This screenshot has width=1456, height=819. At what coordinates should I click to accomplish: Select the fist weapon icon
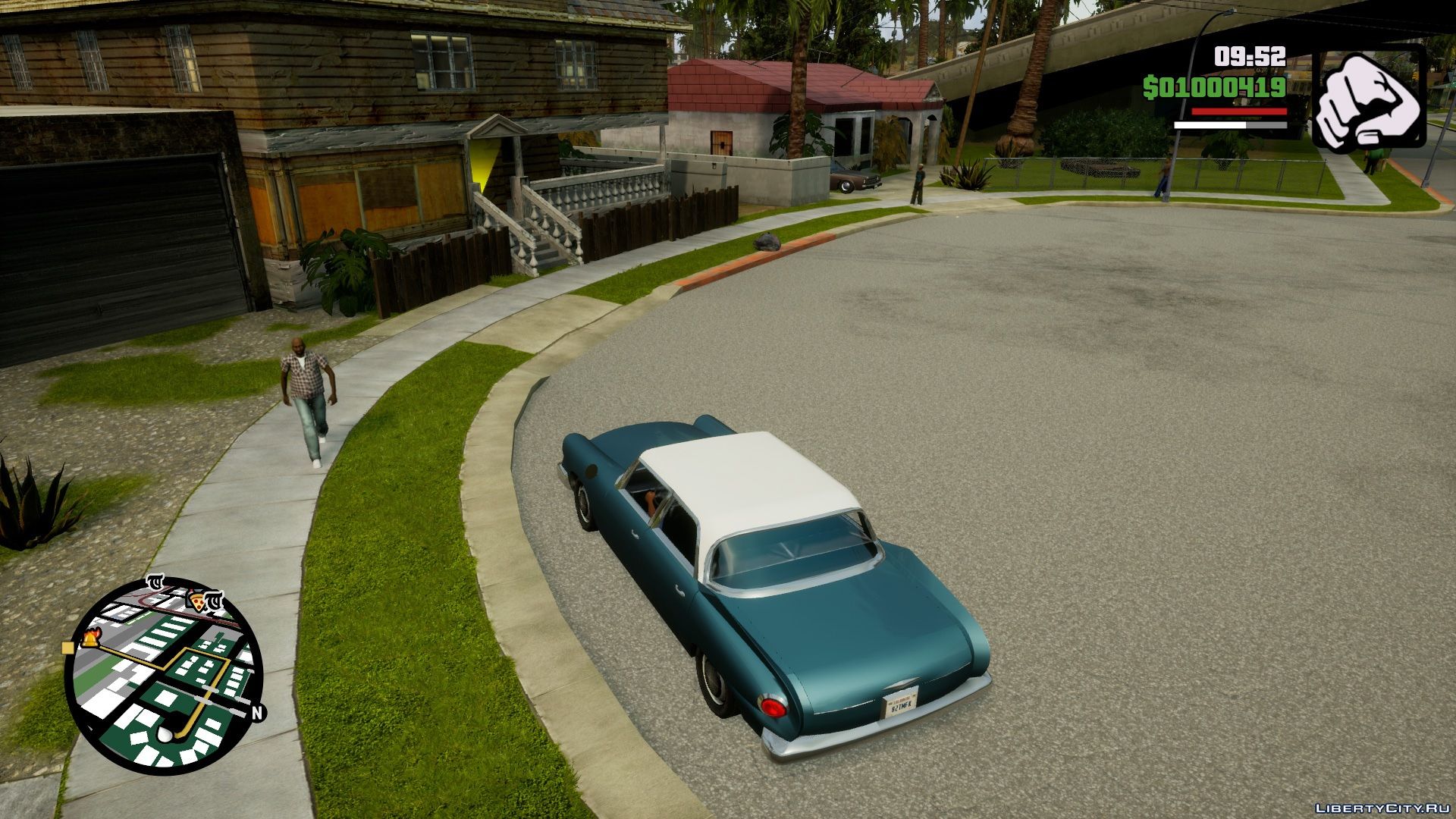coord(1370,96)
